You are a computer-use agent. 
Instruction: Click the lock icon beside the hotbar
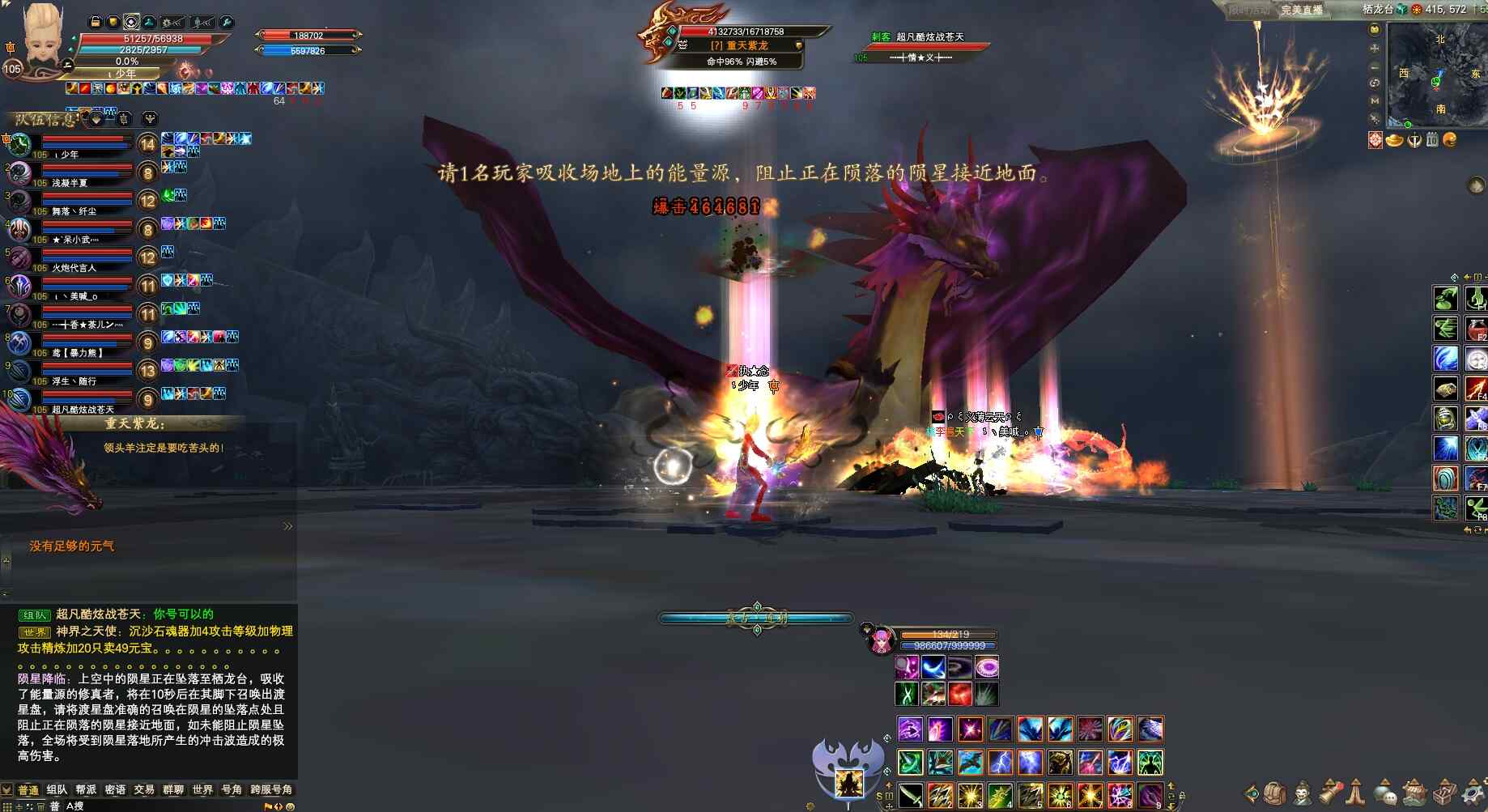(1182, 796)
